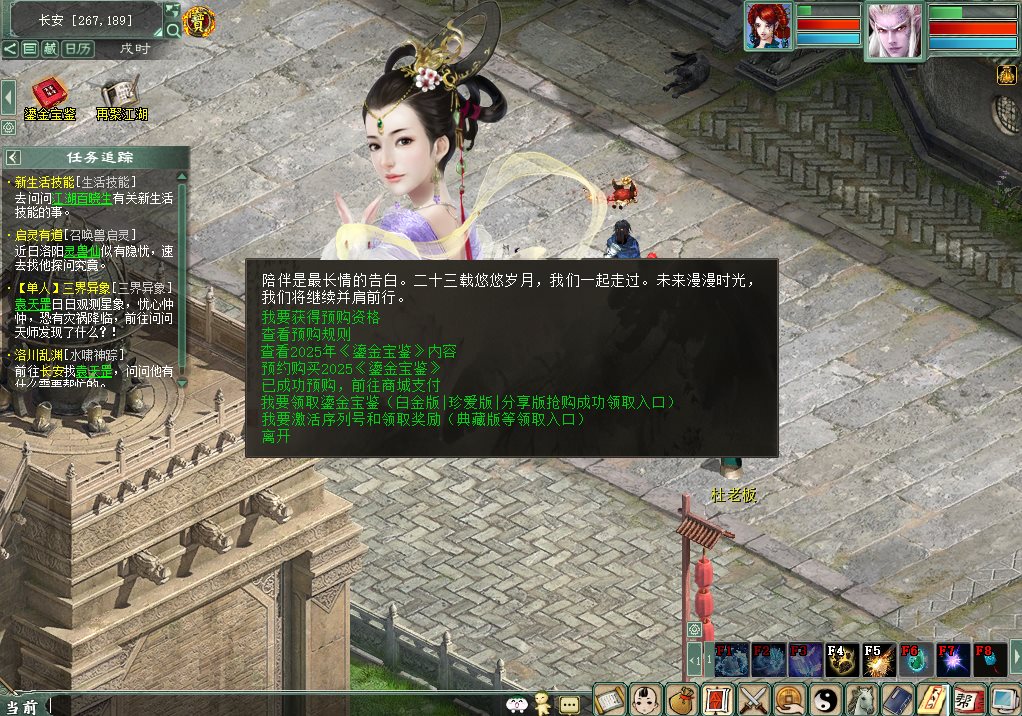Select the red-haired character portrait
This screenshot has width=1022, height=716.
tap(768, 26)
